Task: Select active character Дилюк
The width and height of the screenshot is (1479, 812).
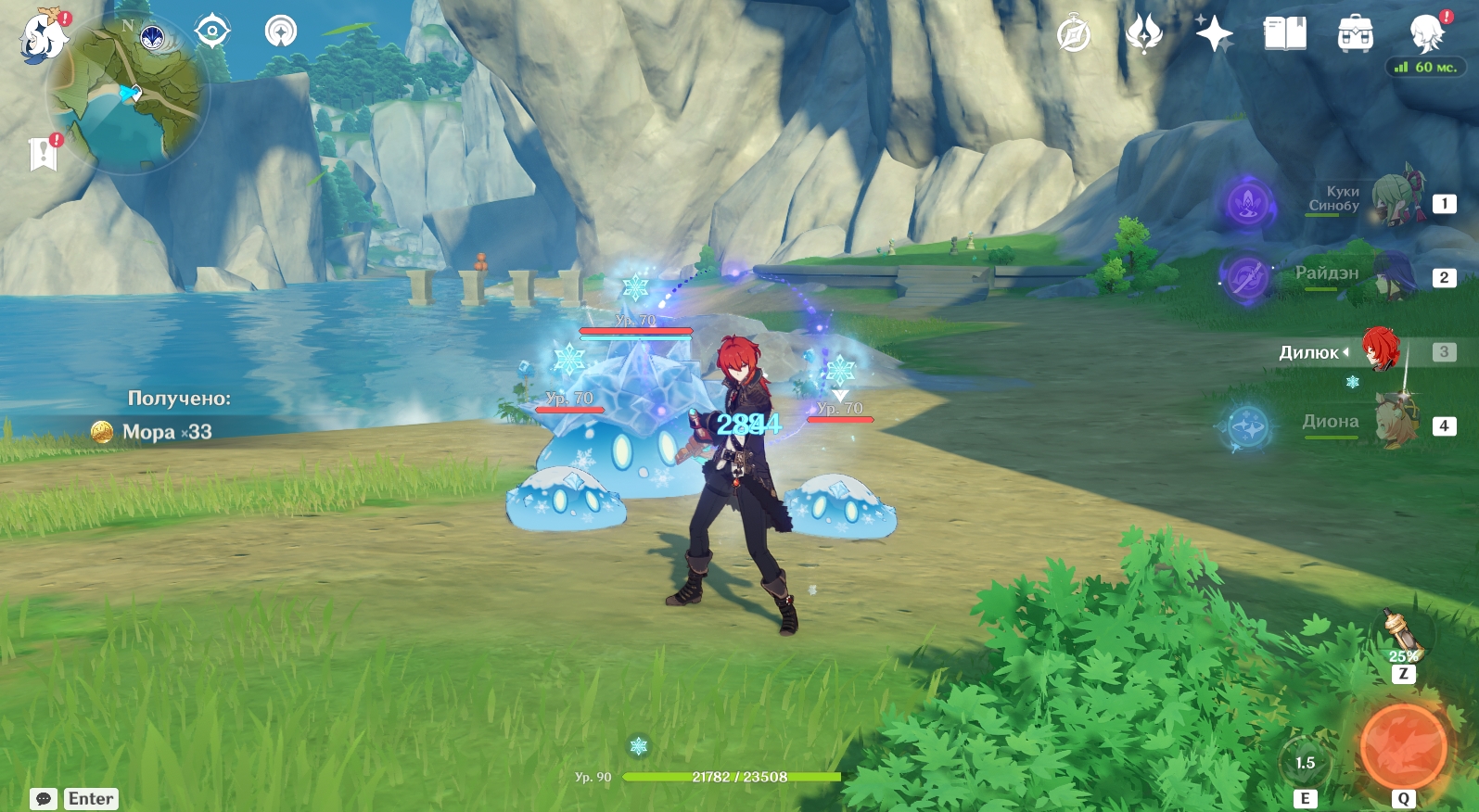Action: click(1381, 350)
